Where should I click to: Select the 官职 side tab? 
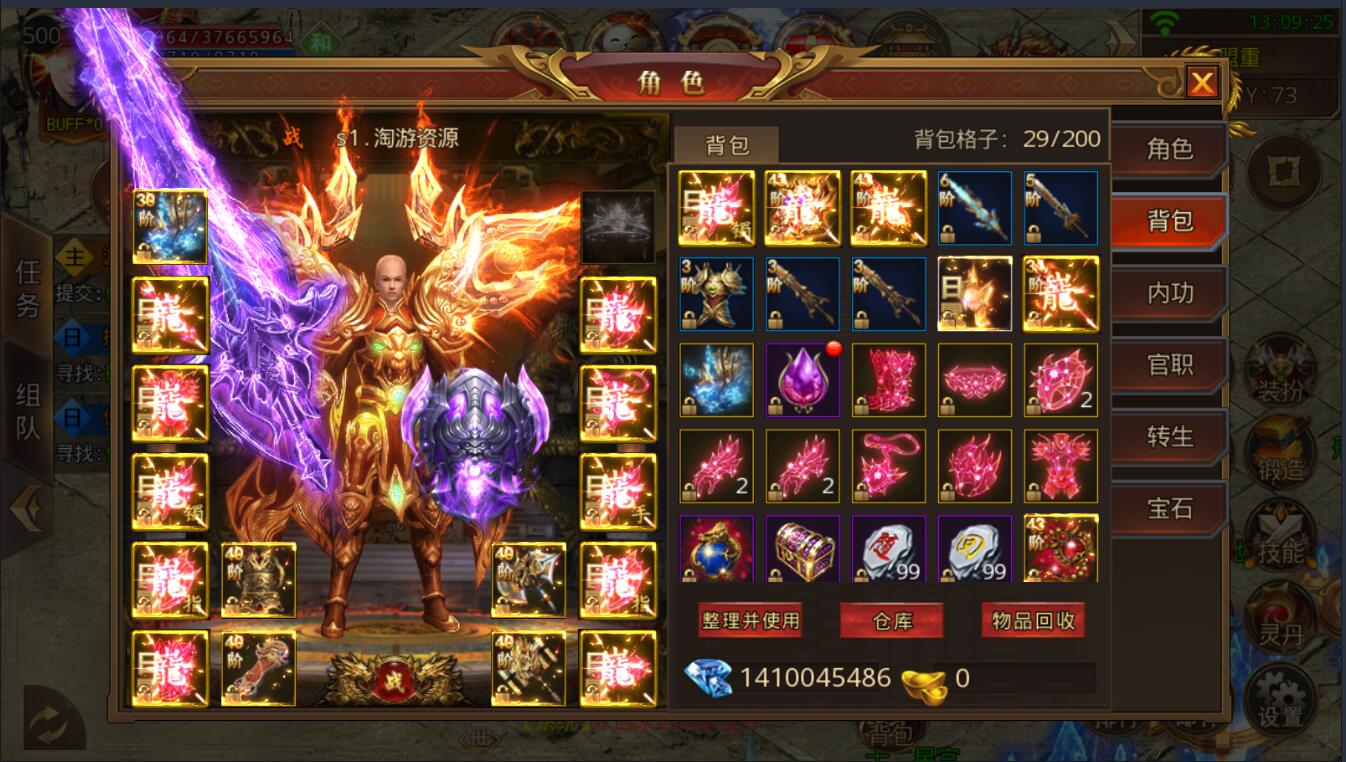point(1169,365)
